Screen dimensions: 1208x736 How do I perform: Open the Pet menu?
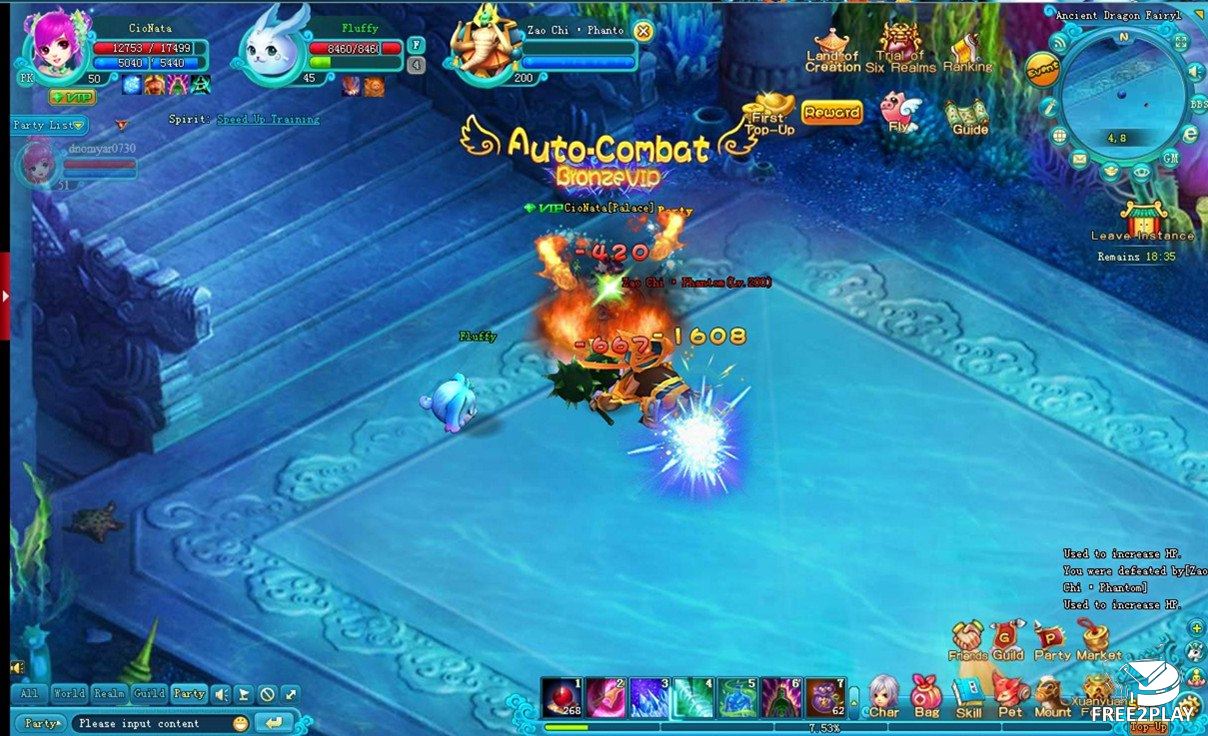(x=1010, y=694)
